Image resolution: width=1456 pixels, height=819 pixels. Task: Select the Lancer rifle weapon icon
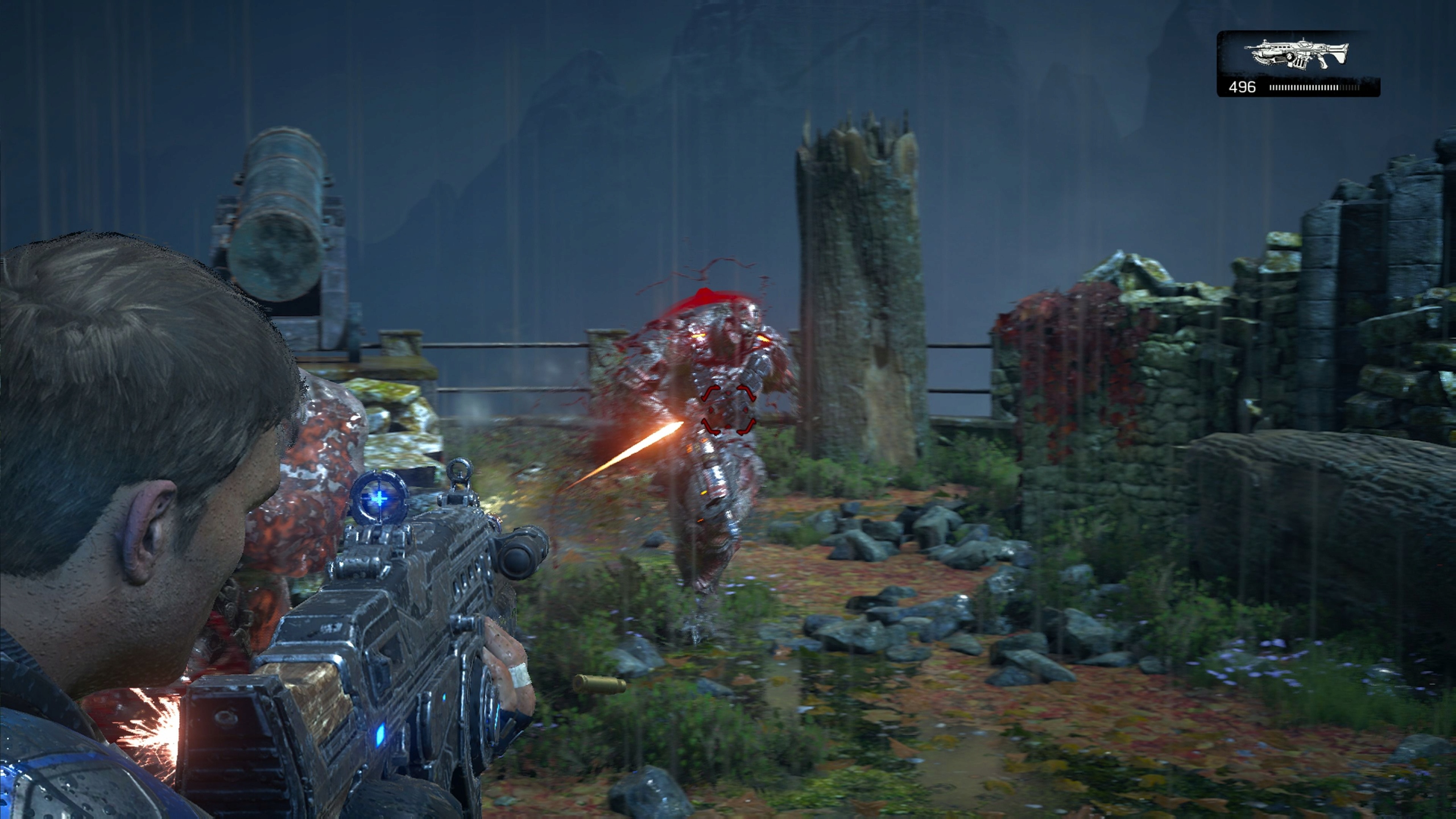(1299, 55)
